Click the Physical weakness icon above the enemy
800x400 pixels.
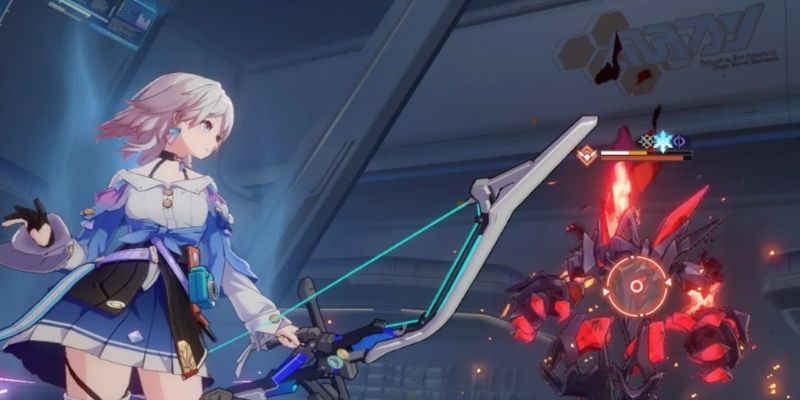point(646,141)
